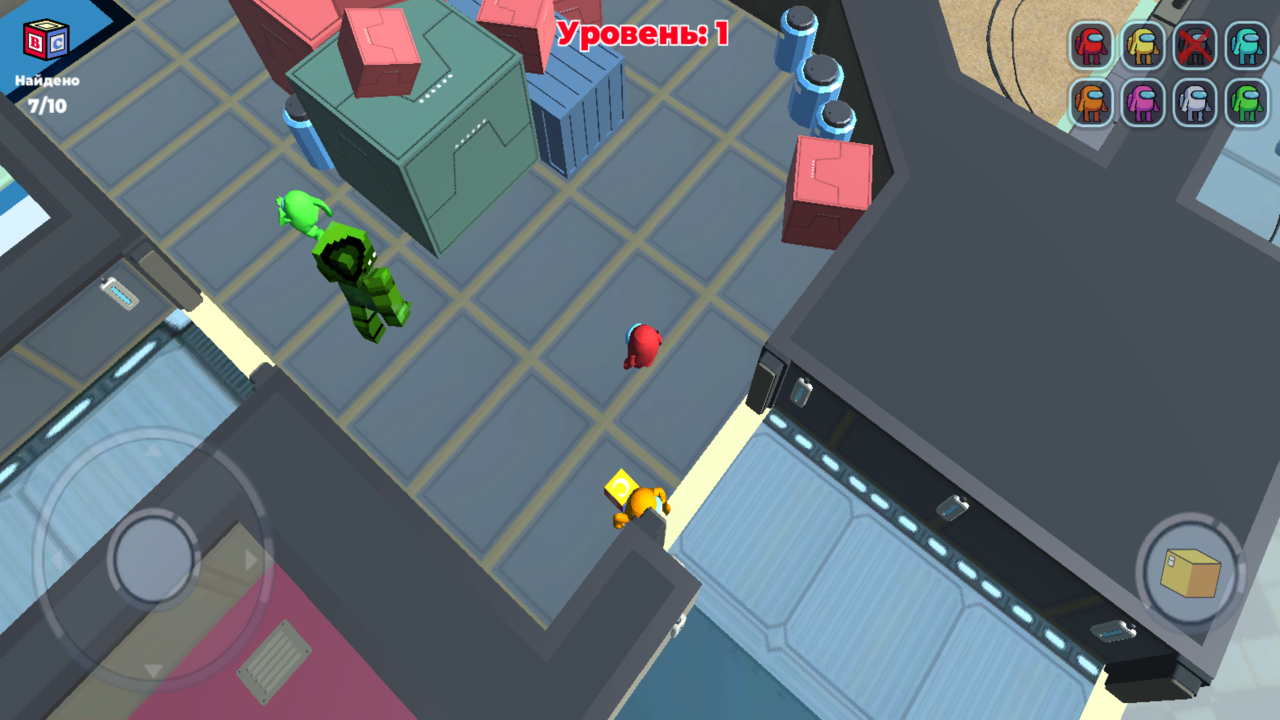This screenshot has height=720, width=1280.
Task: Tap the orange crewmate portrait icon
Action: click(1093, 101)
